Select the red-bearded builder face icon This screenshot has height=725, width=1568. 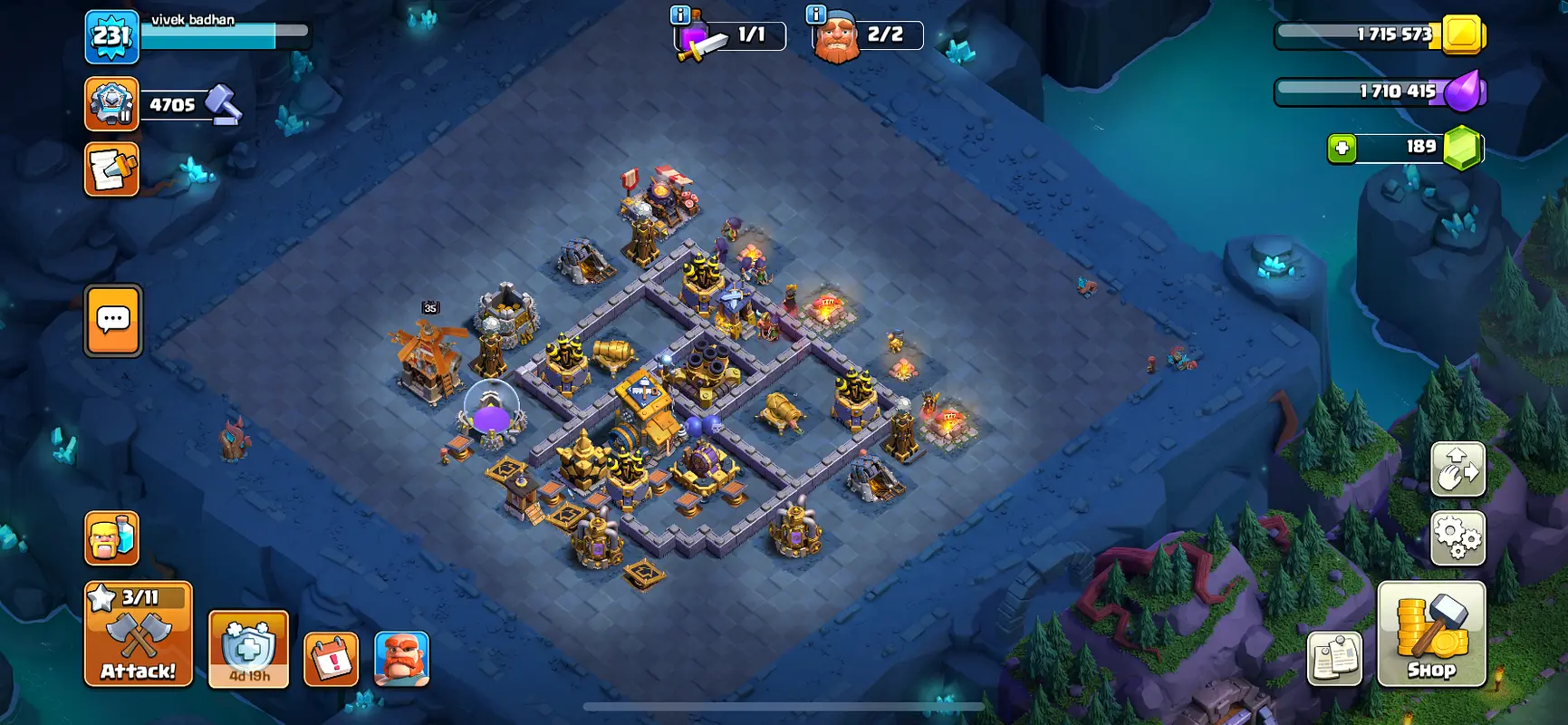(401, 659)
